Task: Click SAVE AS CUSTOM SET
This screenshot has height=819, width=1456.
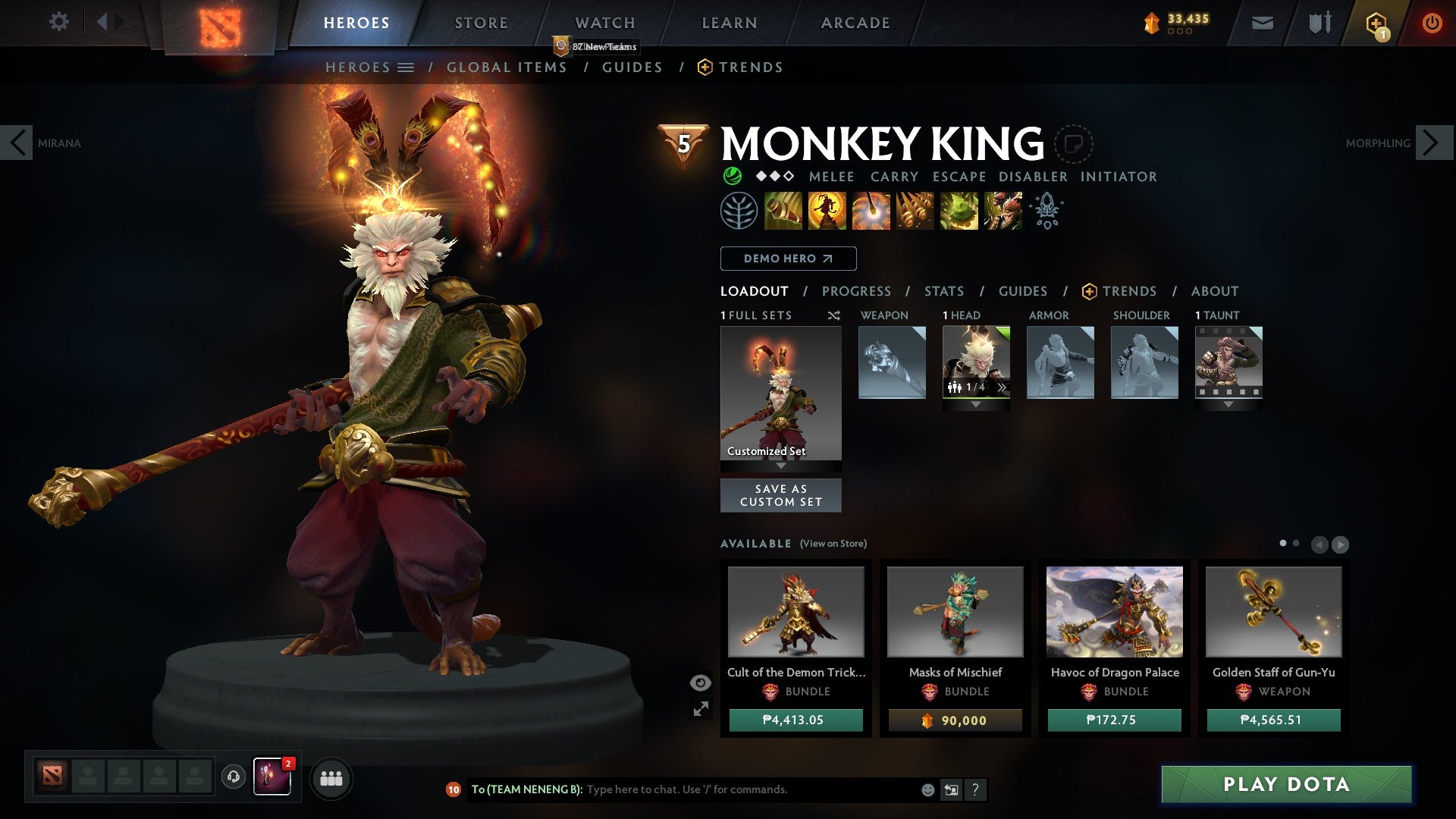Action: pyautogui.click(x=780, y=495)
